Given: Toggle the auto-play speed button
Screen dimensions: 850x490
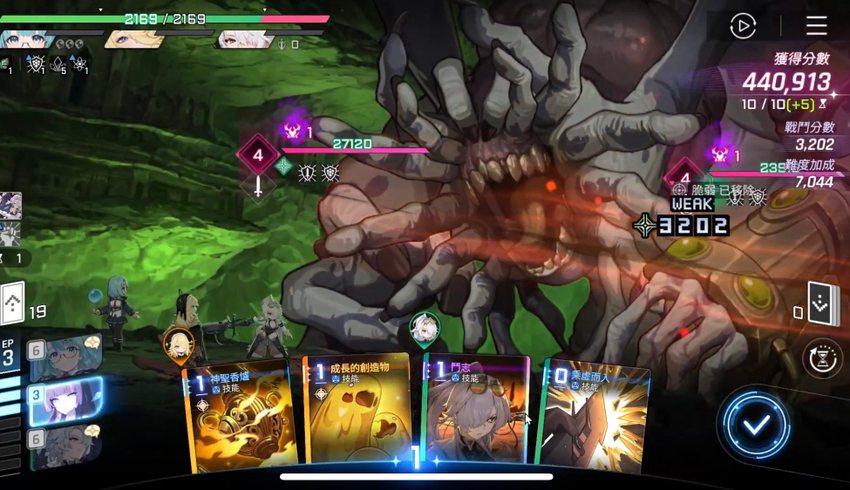Looking at the screenshot, I should click(x=743, y=26).
